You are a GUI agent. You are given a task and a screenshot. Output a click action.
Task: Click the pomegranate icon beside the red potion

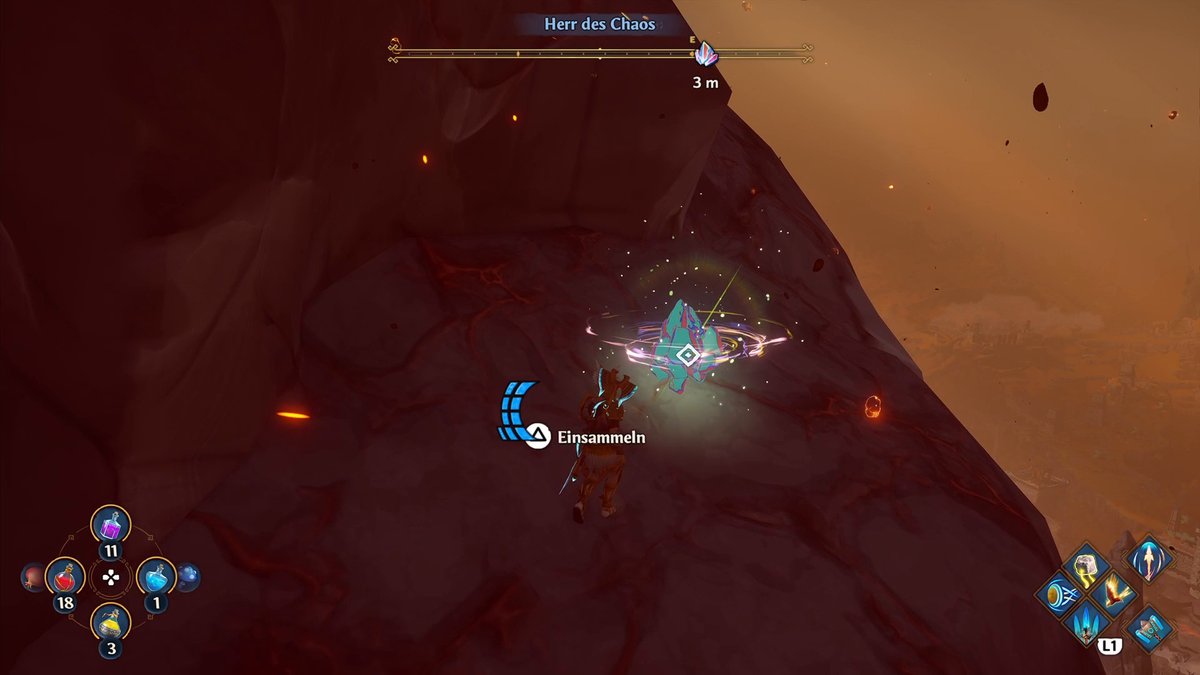click(x=33, y=577)
